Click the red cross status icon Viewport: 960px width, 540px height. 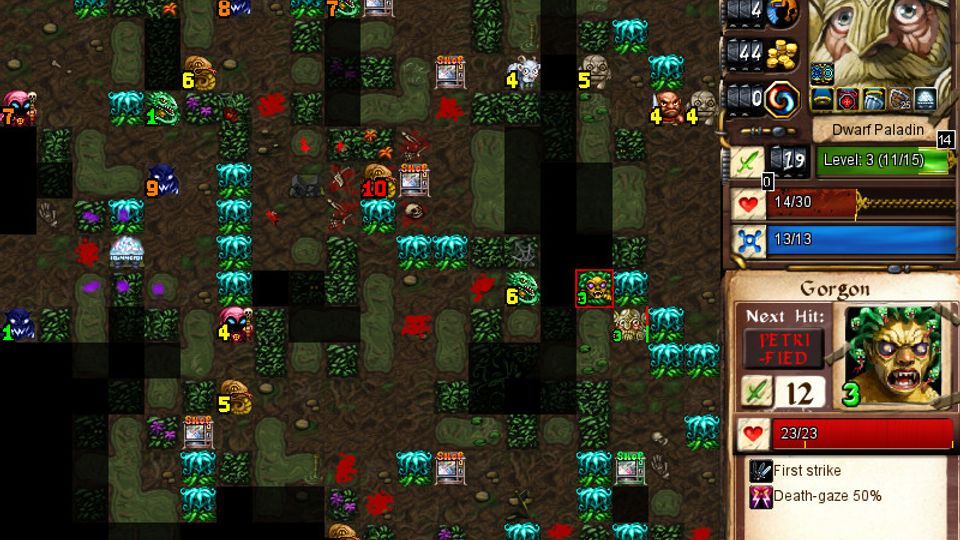pyautogui.click(x=848, y=98)
